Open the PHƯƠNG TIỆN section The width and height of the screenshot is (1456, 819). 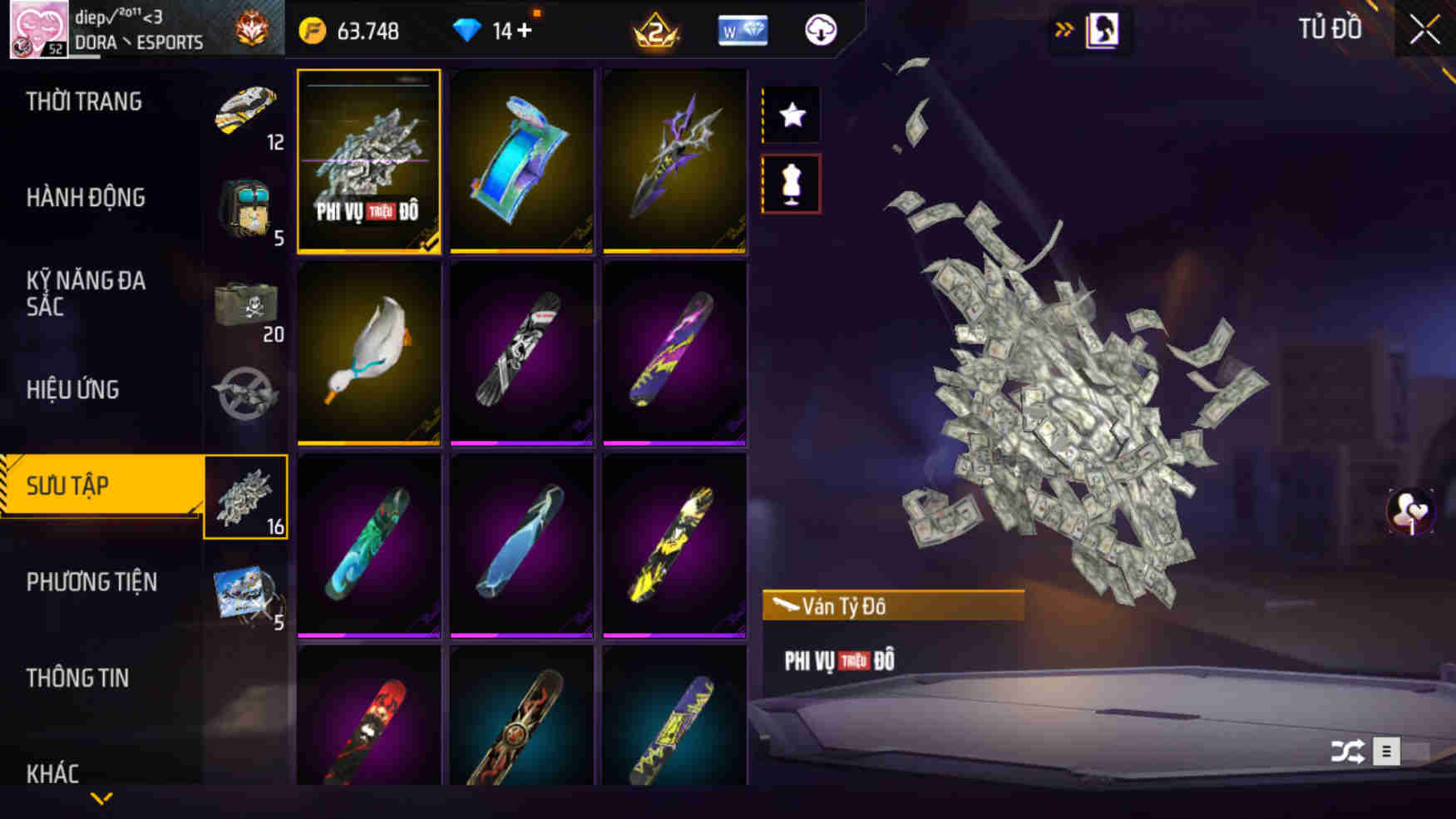click(x=91, y=582)
